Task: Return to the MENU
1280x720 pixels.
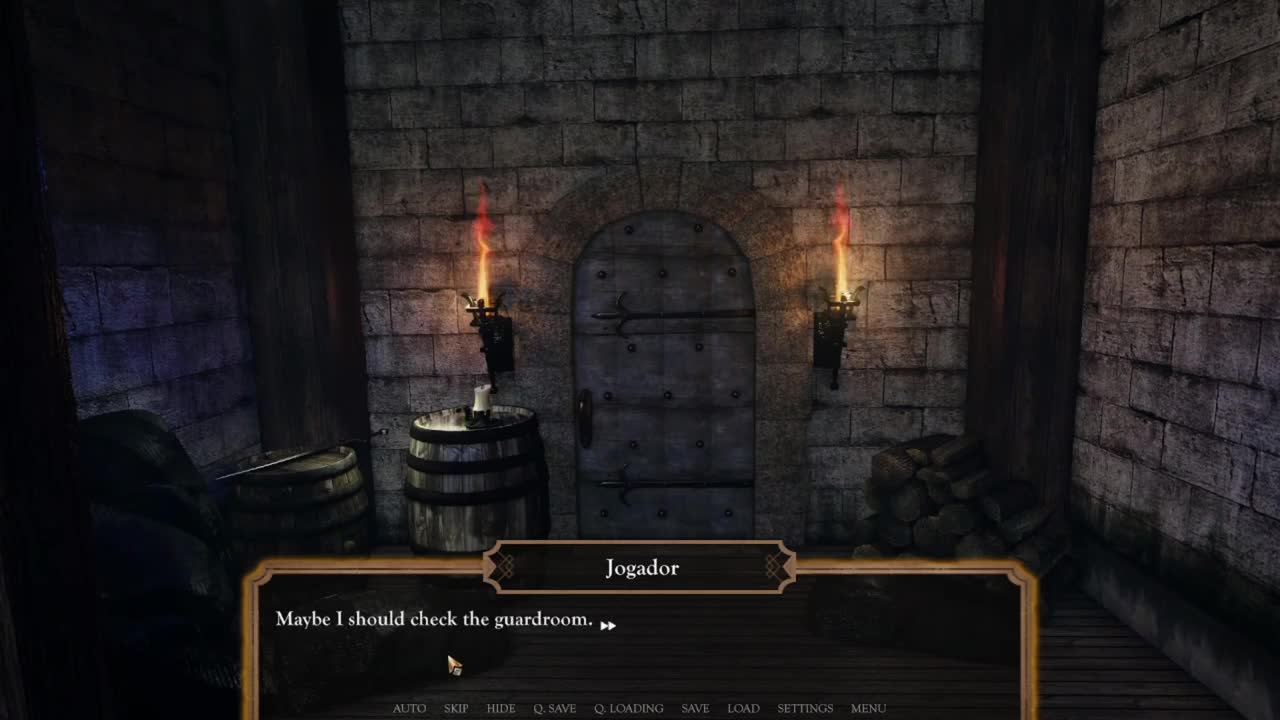Action: click(x=868, y=708)
